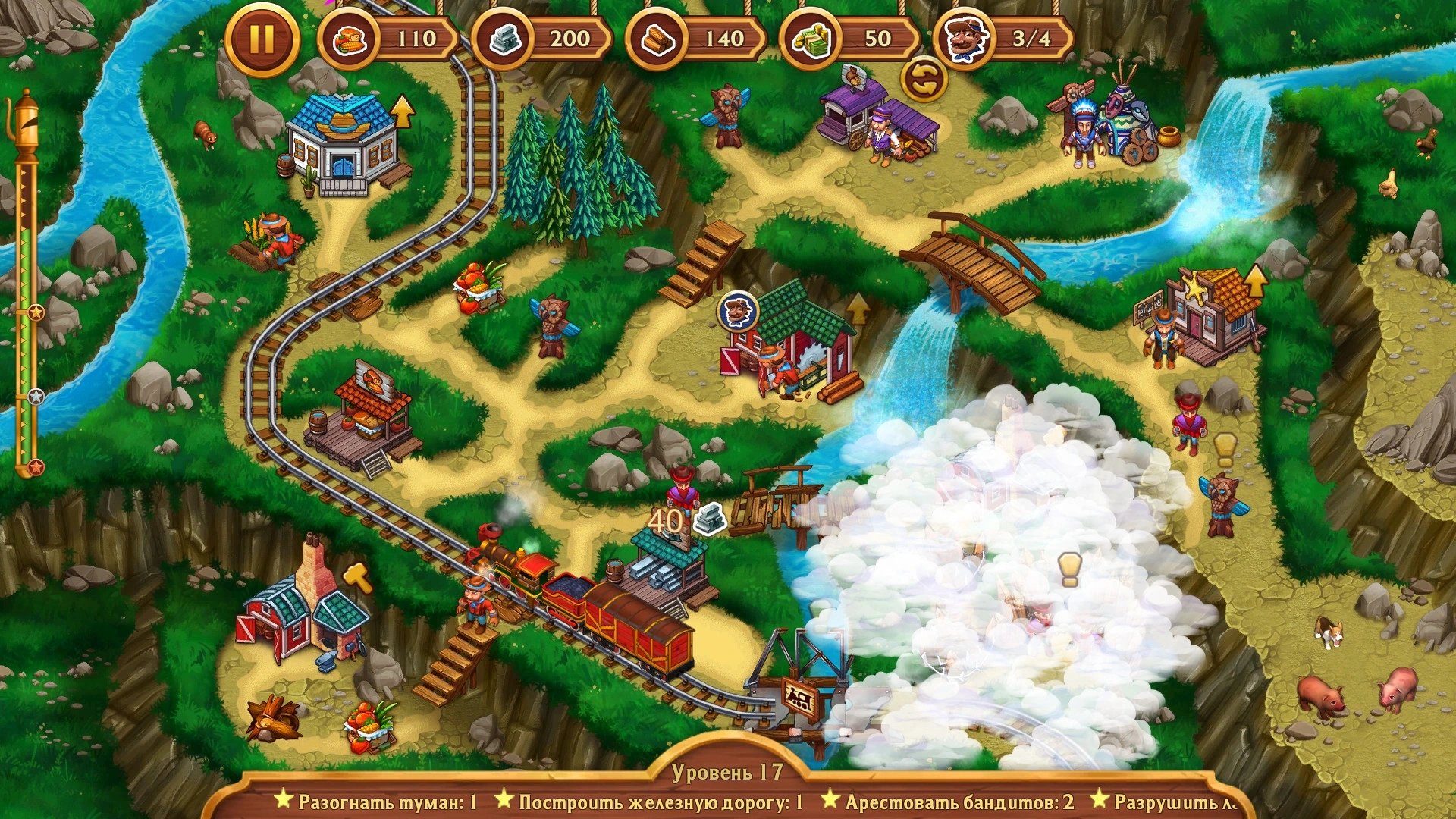1456x819 pixels.
Task: Select the upgrade arrow above the blue-roofed house
Action: coord(403,111)
